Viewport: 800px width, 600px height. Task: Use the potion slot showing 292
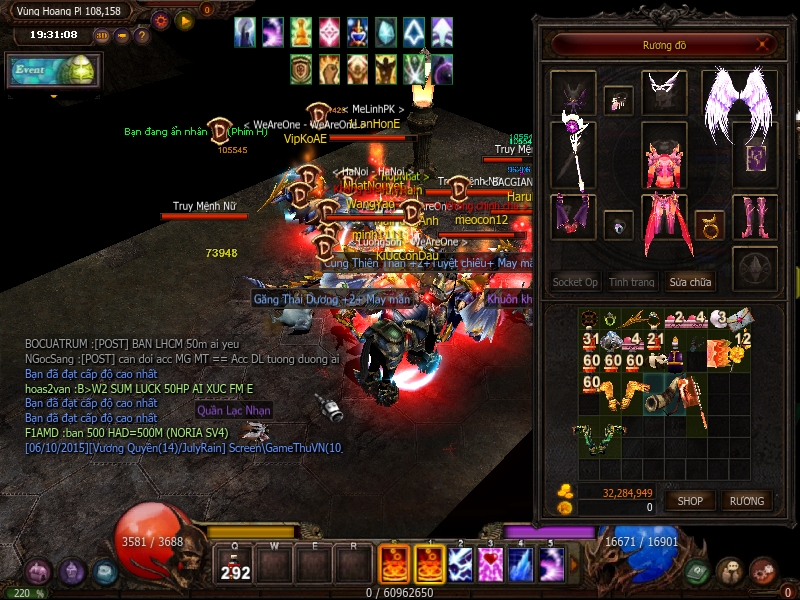click(236, 565)
